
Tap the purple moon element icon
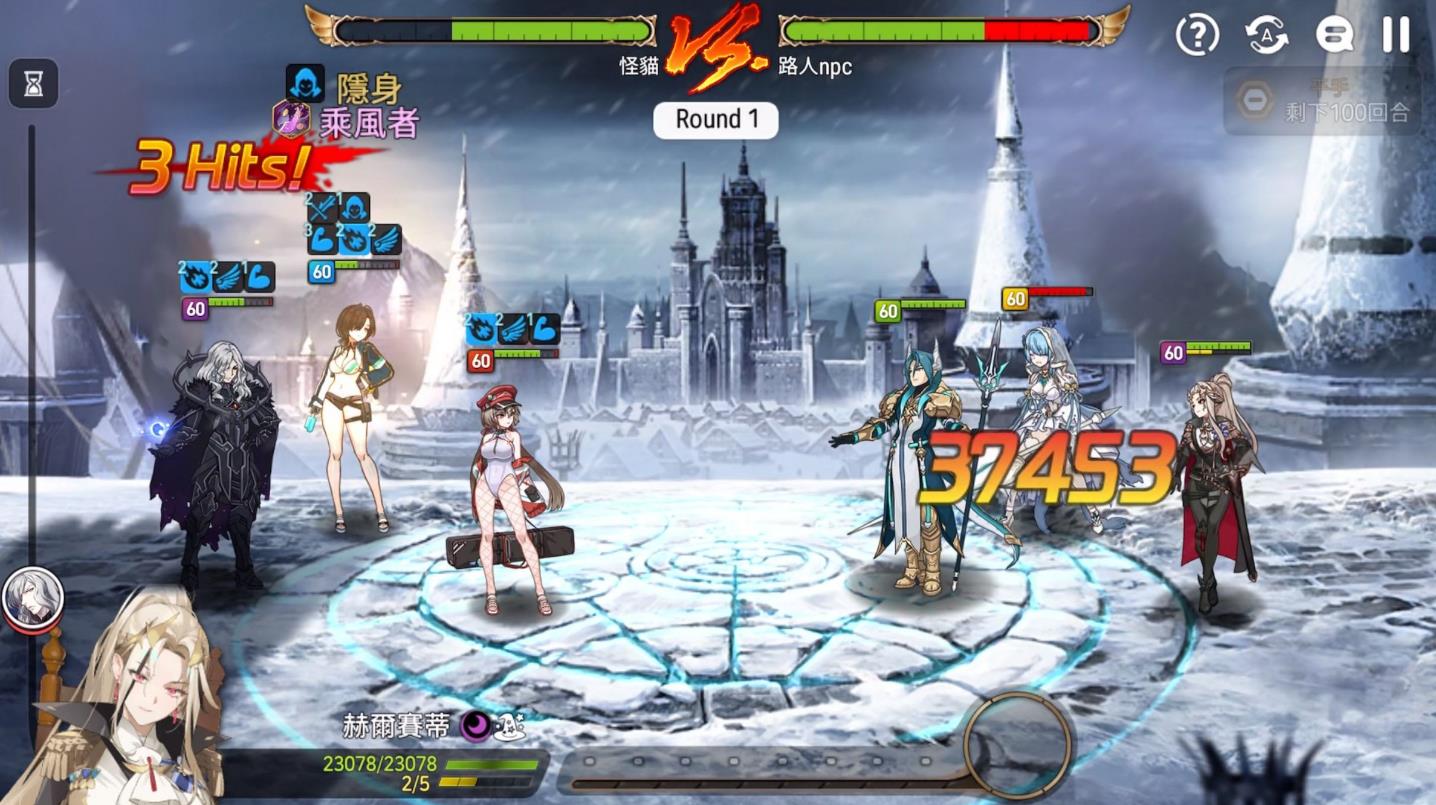pos(475,726)
